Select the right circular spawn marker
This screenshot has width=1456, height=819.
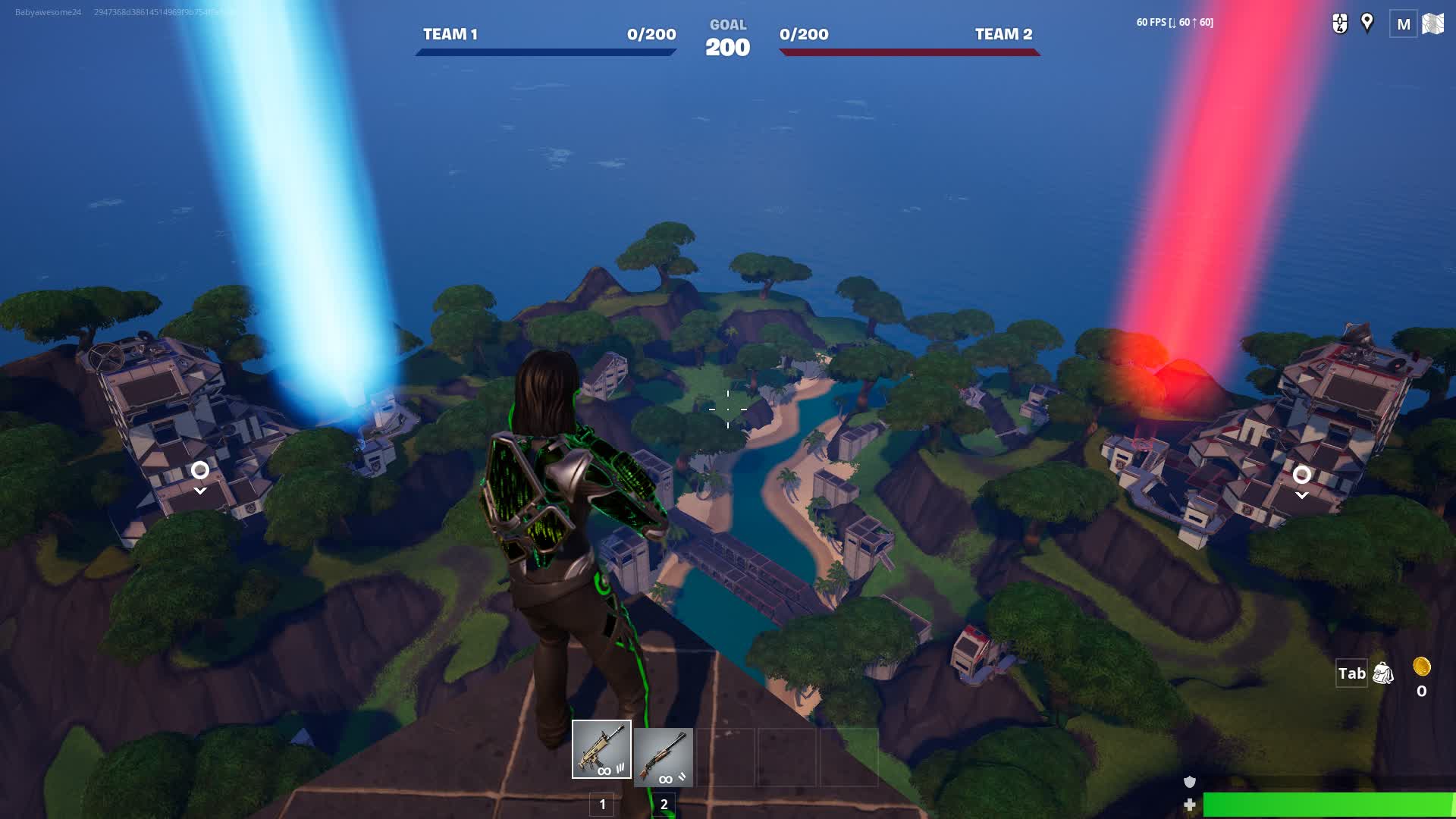coord(1302,475)
